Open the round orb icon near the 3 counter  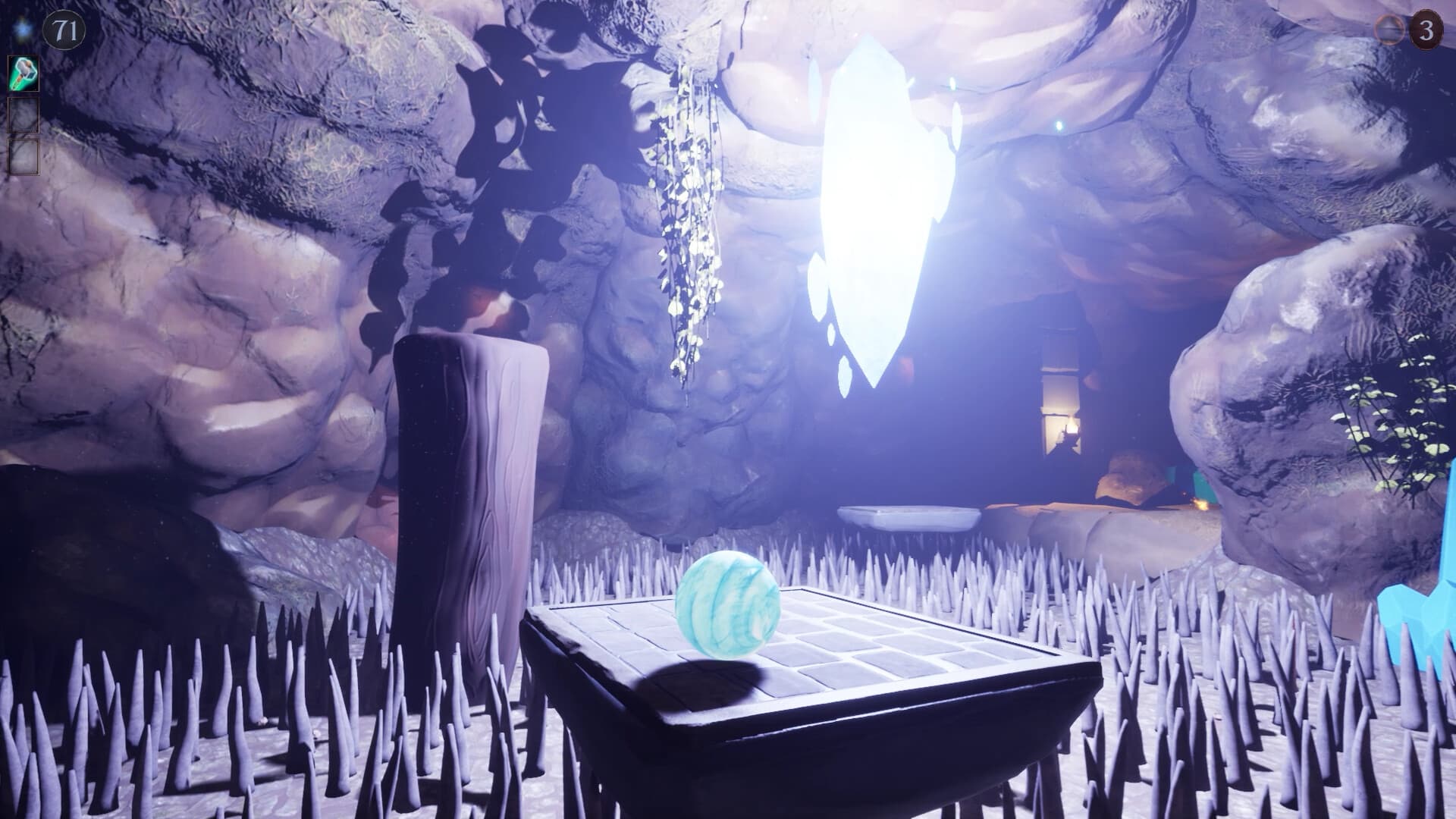[x=1389, y=31]
